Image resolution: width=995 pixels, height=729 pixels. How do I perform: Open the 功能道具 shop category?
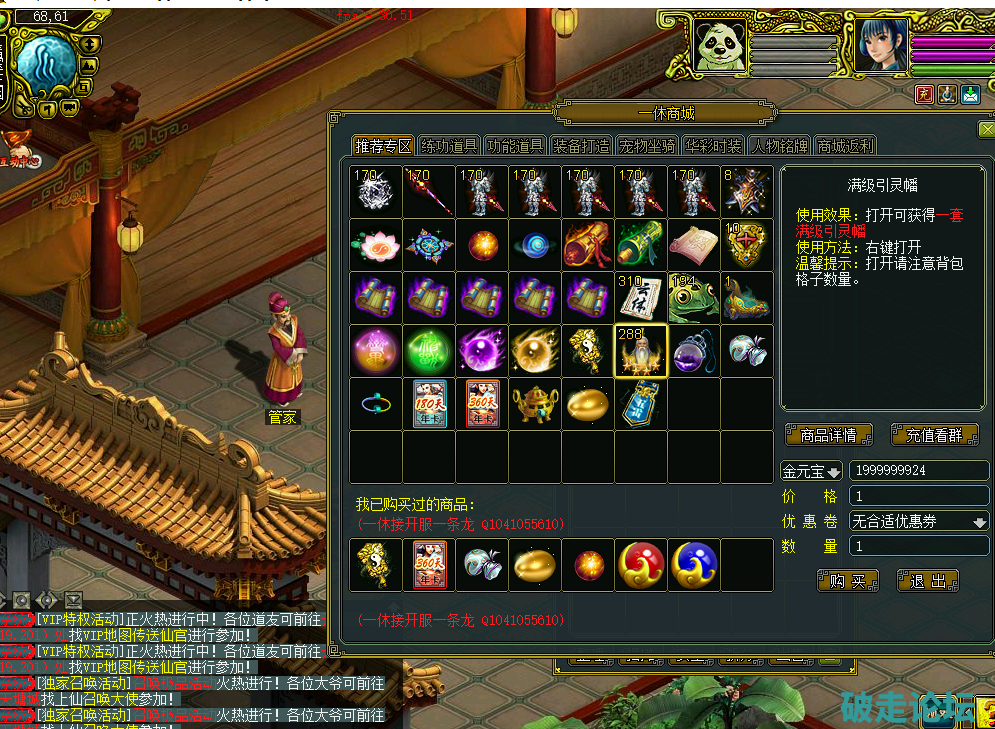pos(515,146)
